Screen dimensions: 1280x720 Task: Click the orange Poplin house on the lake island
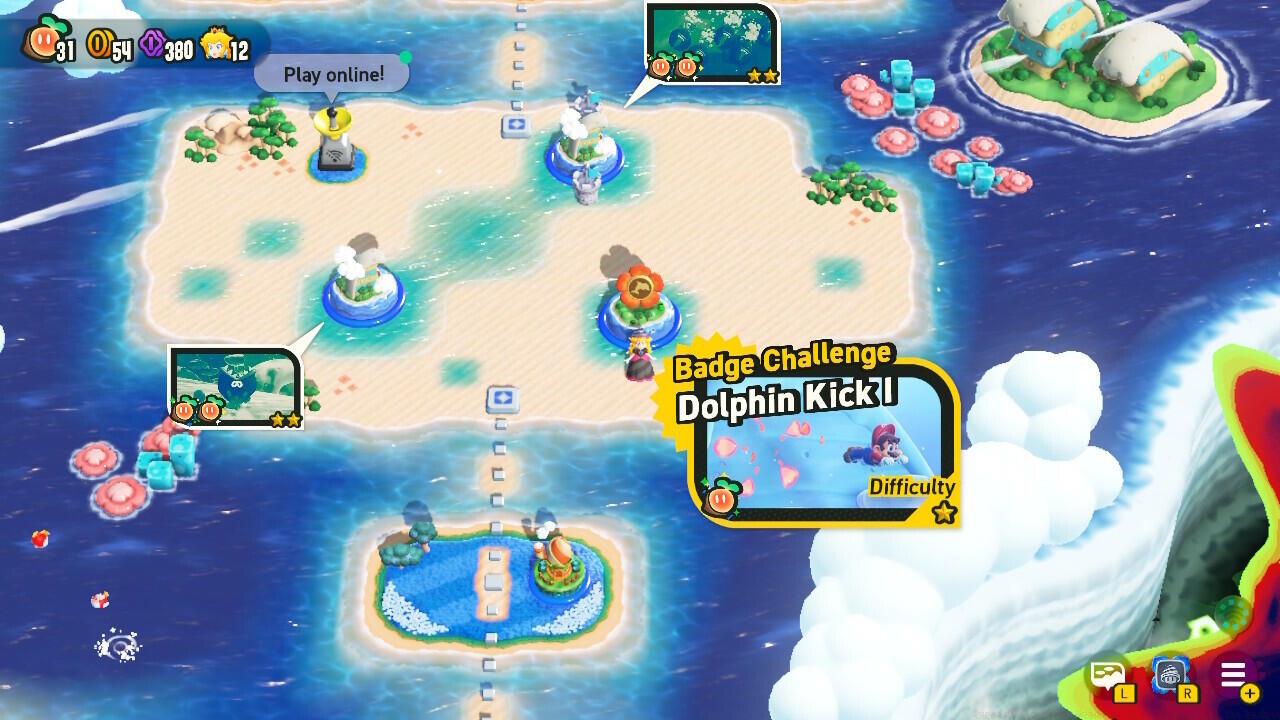pos(557,560)
